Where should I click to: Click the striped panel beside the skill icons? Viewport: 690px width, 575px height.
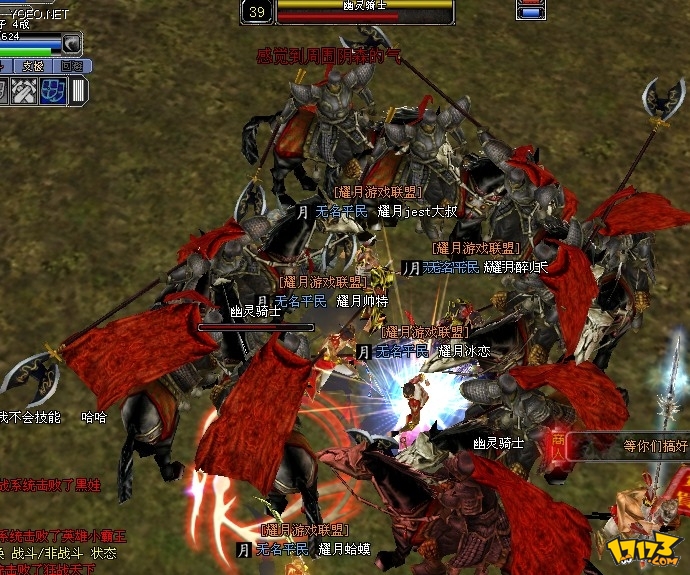78,91
